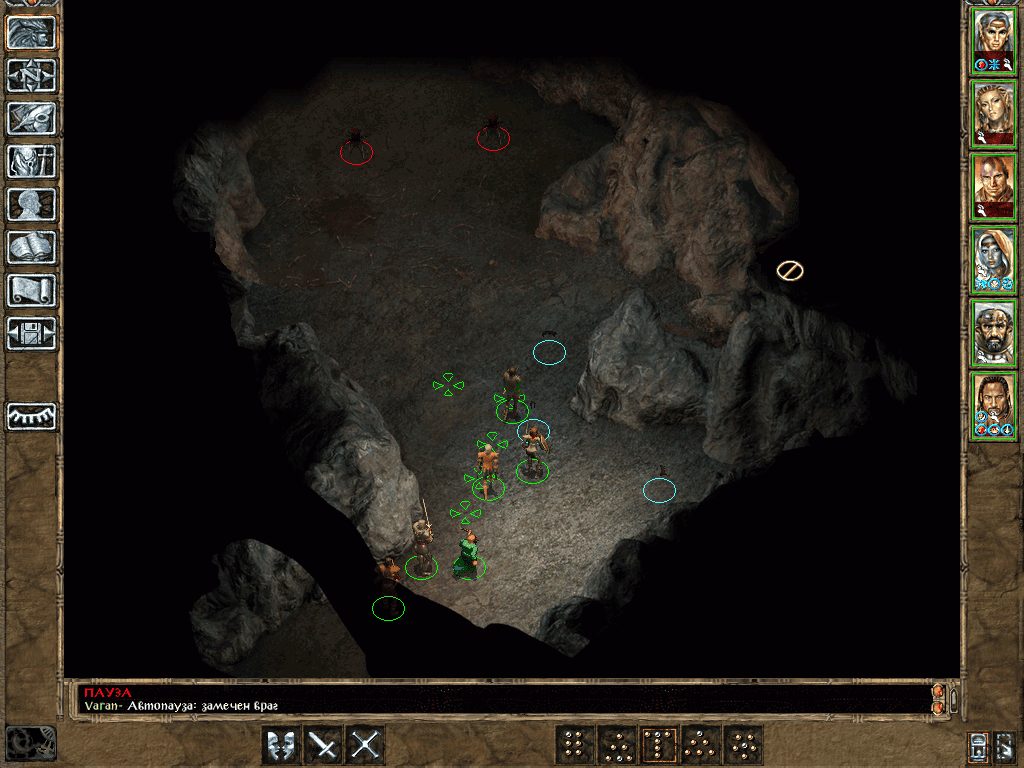Screen dimensions: 1024x768
Task: Click the game clock in the corner
Action: pyautogui.click(x=30, y=742)
